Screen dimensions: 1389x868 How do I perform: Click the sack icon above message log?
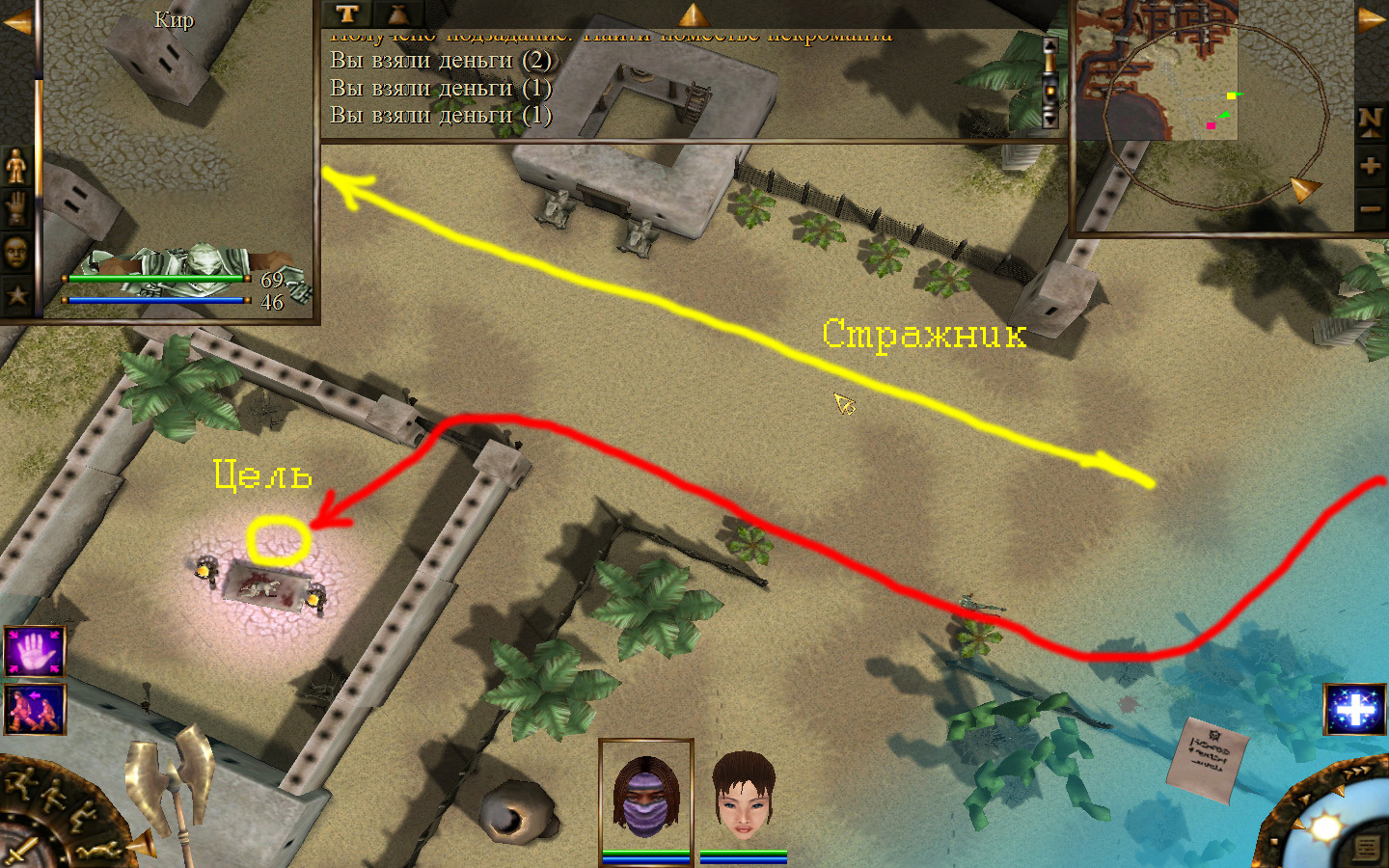(397, 14)
